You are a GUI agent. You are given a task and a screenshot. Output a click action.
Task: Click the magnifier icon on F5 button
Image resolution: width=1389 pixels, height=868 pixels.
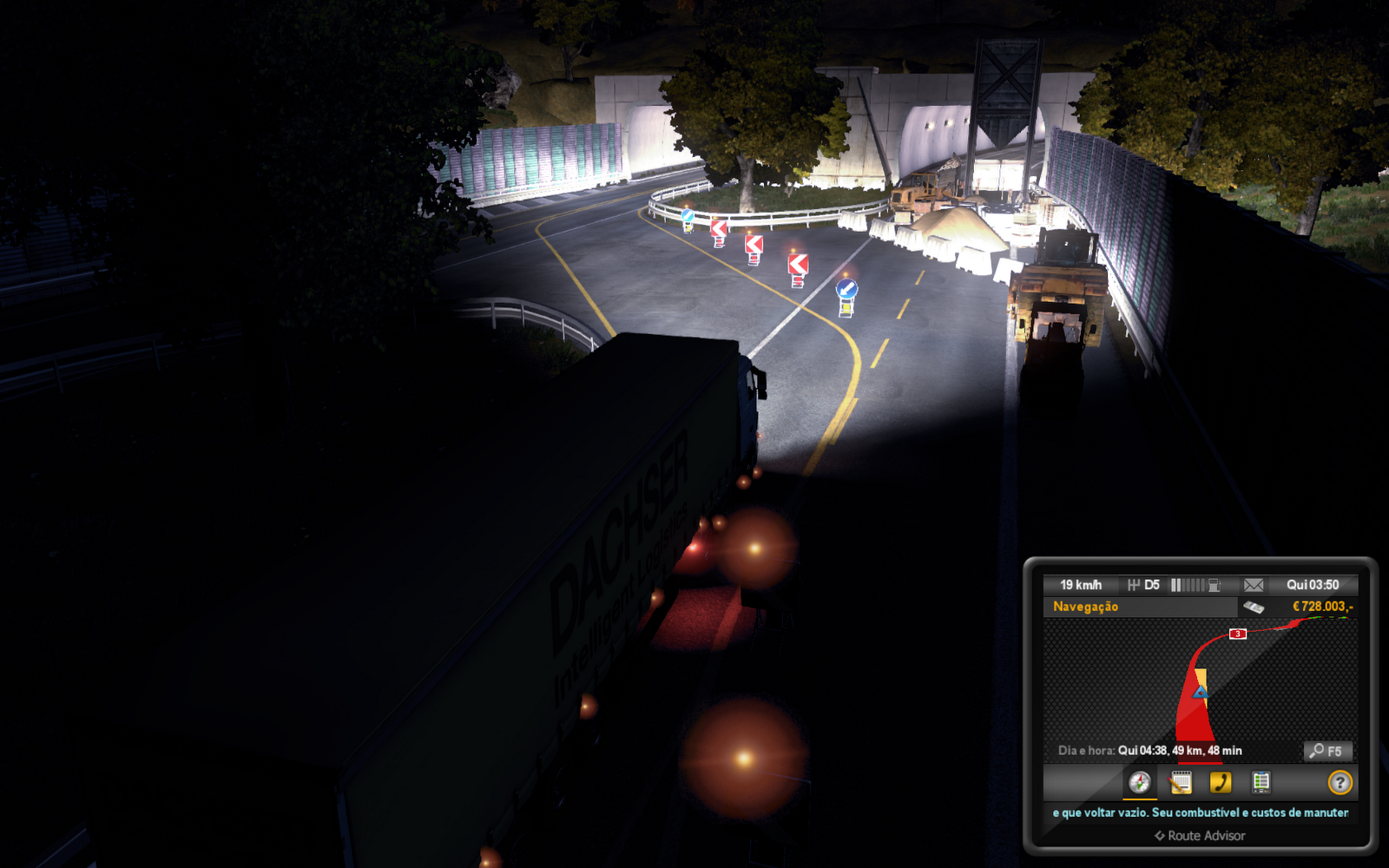(1317, 751)
